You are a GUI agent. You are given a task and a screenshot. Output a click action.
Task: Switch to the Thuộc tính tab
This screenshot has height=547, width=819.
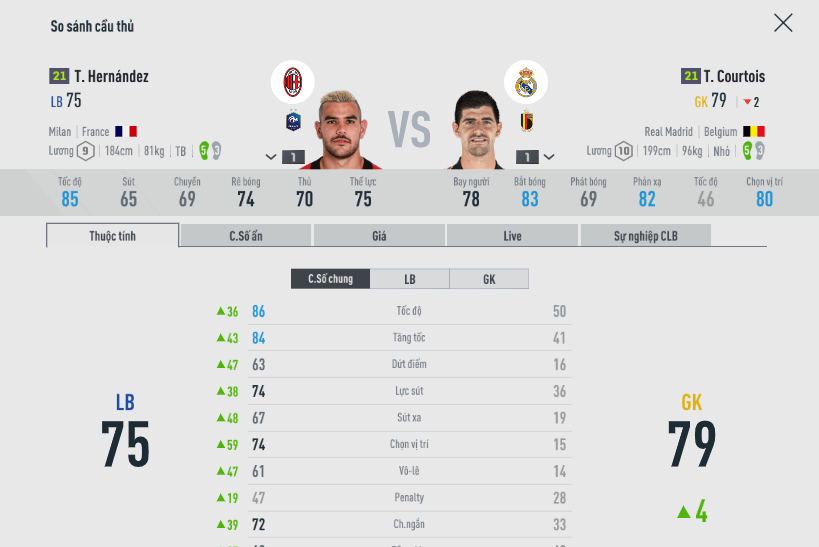(x=113, y=236)
